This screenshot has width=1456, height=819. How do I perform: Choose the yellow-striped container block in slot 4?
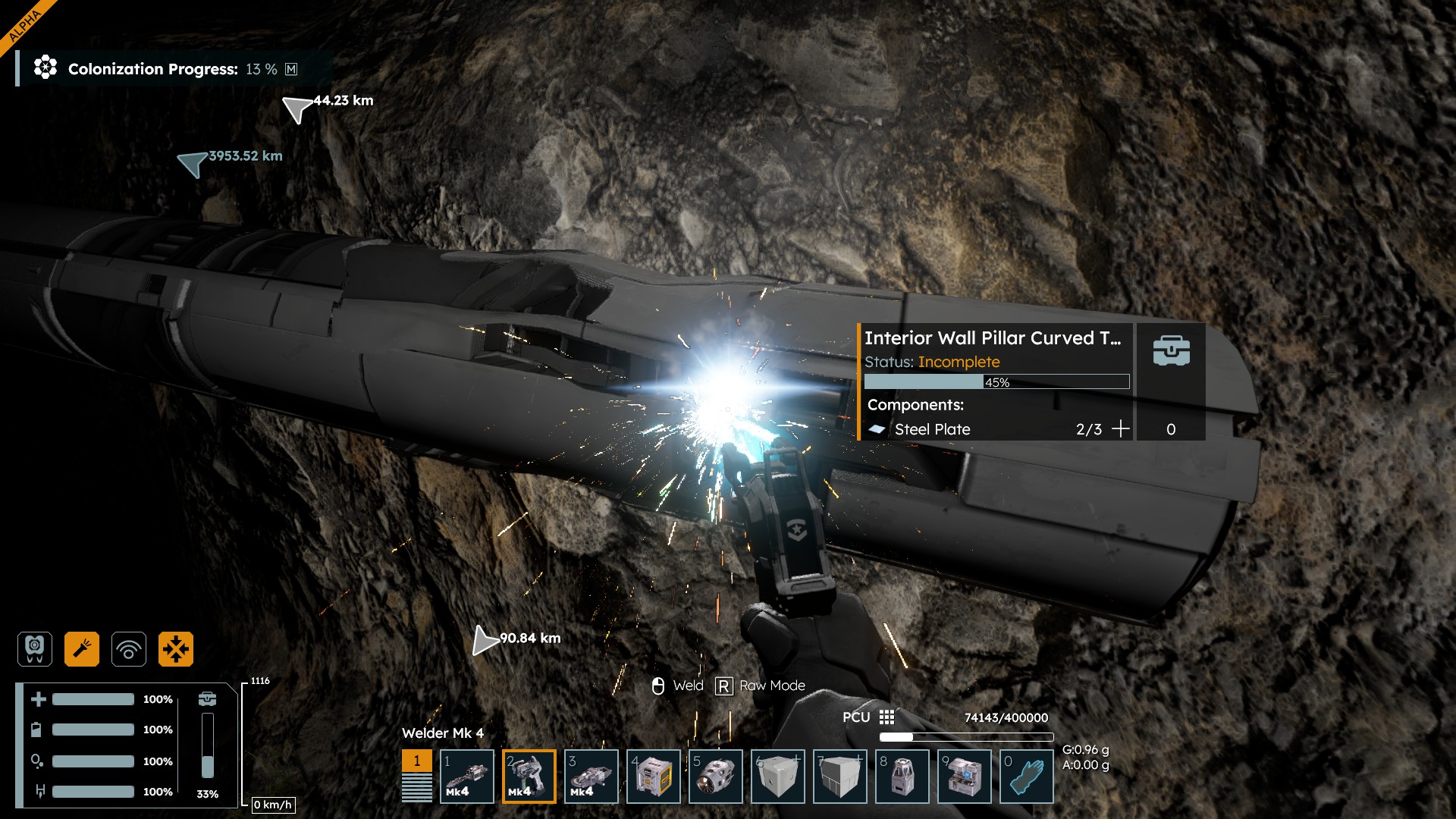[654, 777]
